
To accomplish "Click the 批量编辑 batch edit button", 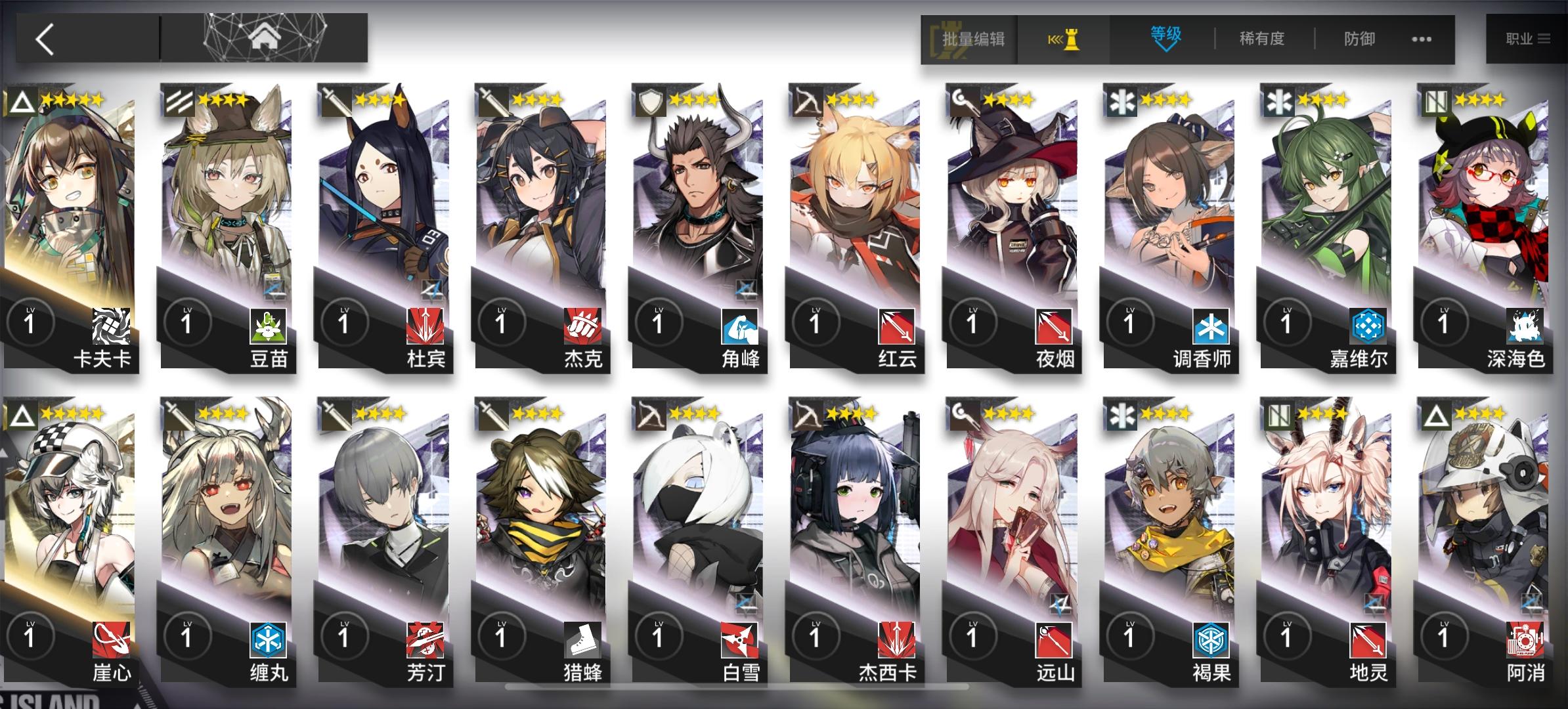I will point(972,39).
